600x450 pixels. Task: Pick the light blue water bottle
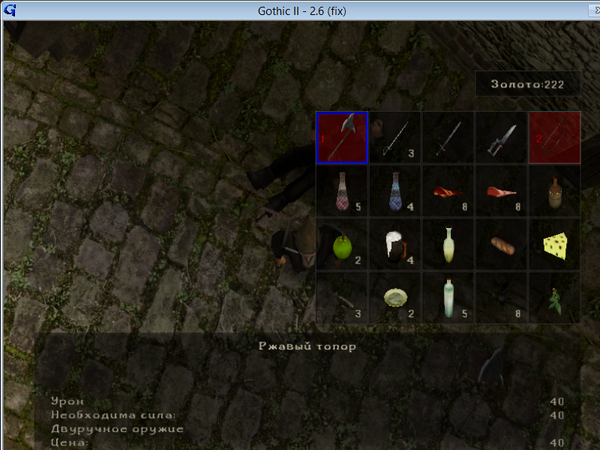(x=448, y=296)
